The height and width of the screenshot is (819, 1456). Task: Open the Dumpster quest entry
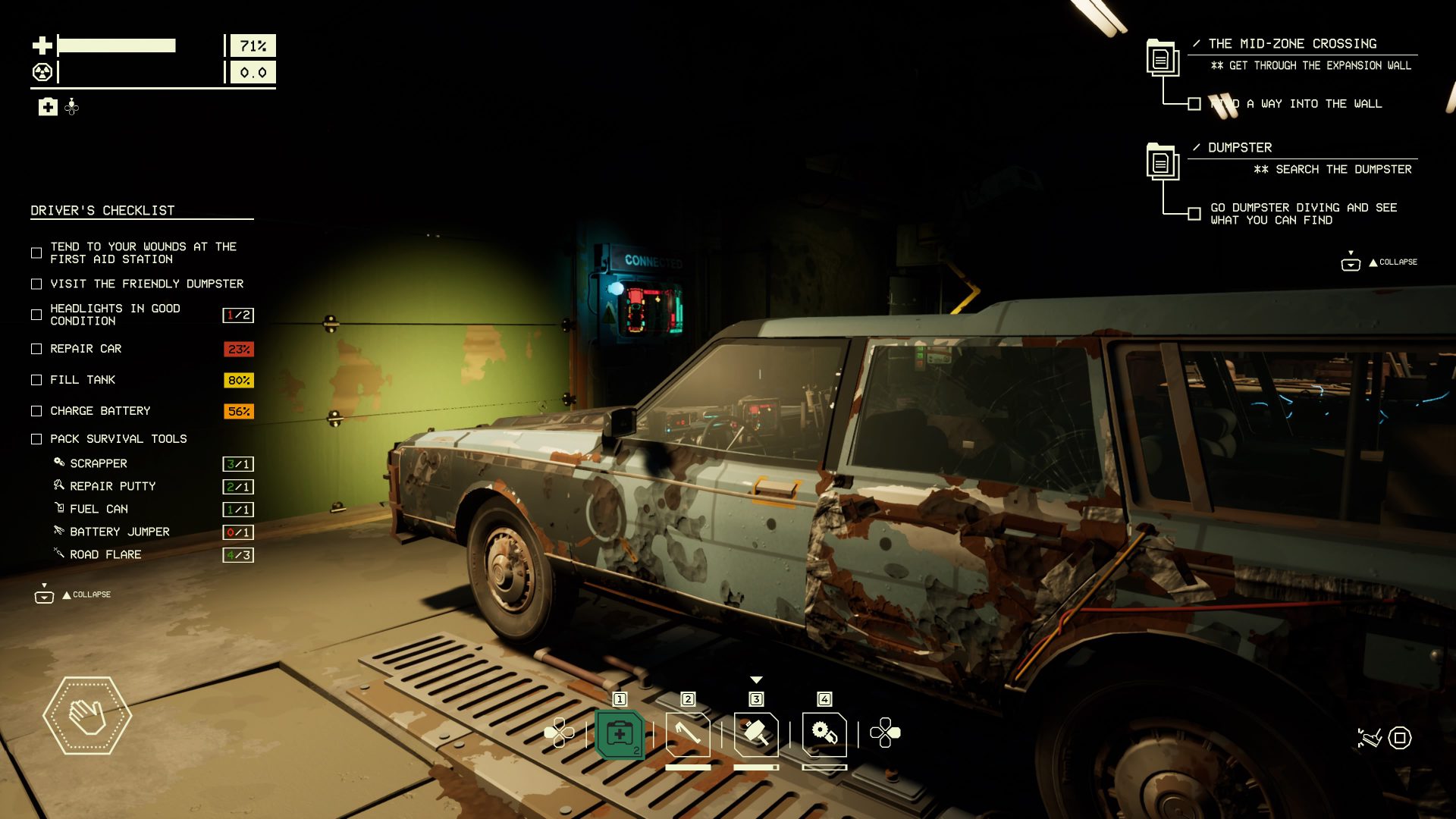[x=1241, y=148]
